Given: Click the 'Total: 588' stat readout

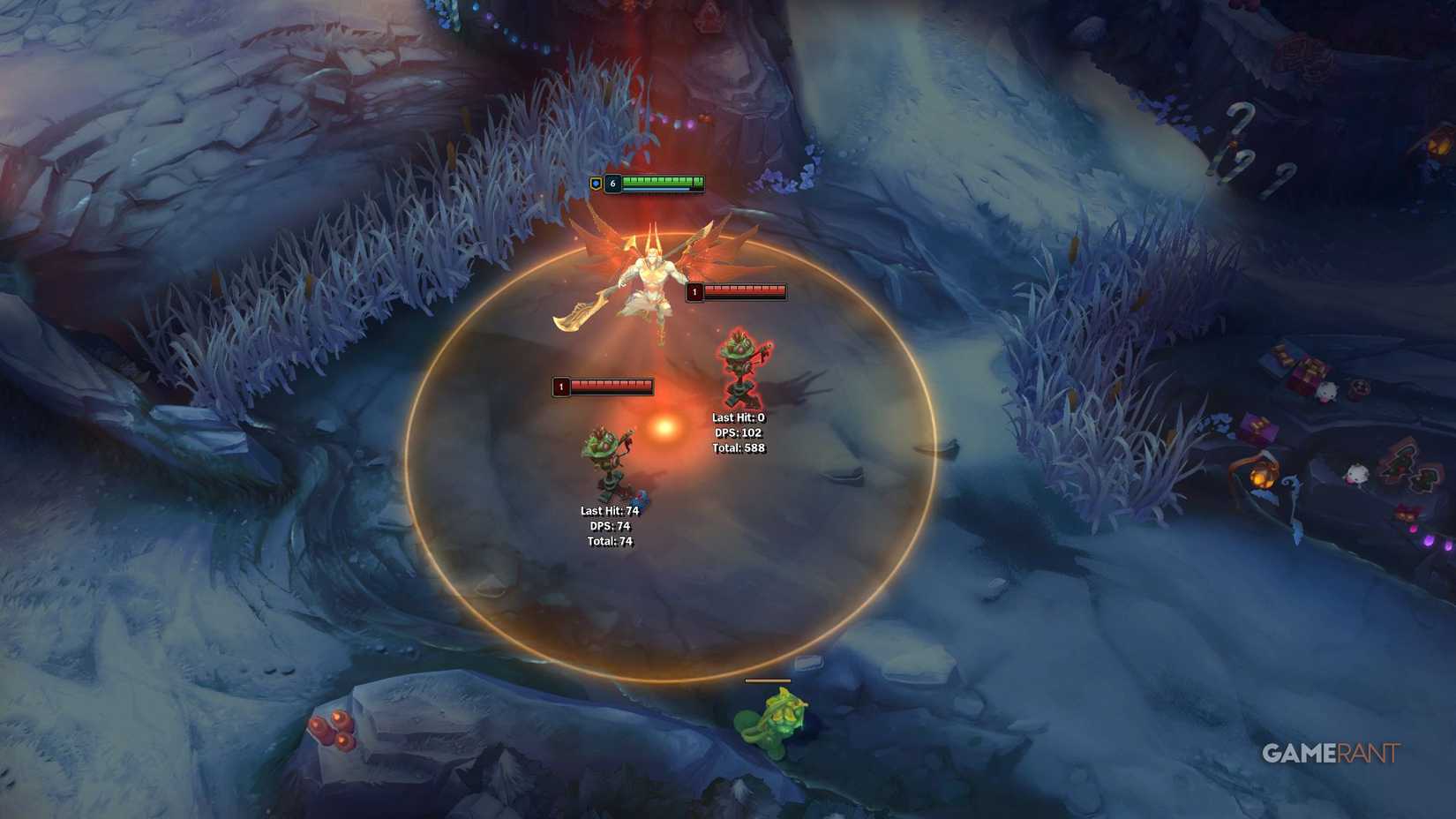Looking at the screenshot, I should [739, 447].
